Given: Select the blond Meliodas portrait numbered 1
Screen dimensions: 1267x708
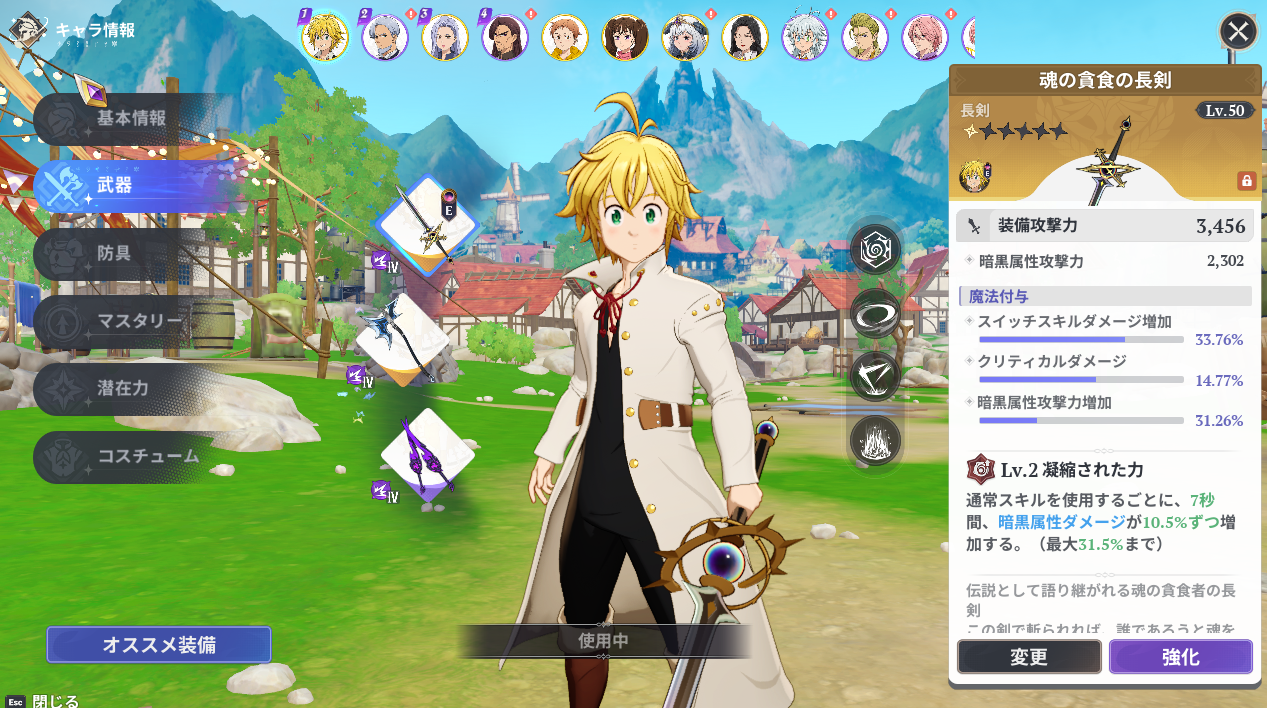Looking at the screenshot, I should tap(325, 37).
